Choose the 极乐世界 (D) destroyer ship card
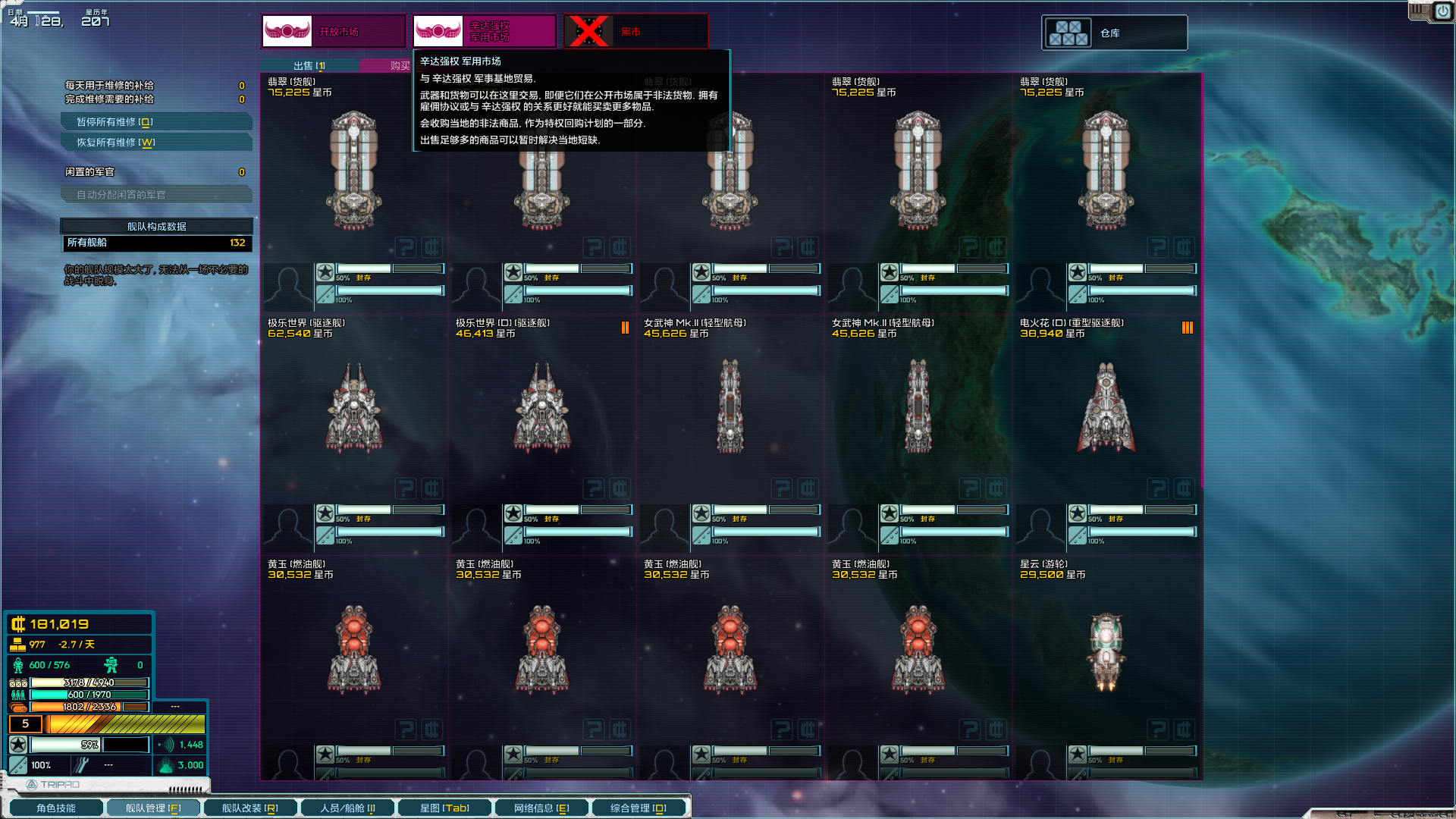This screenshot has width=1456, height=819. pos(542,408)
